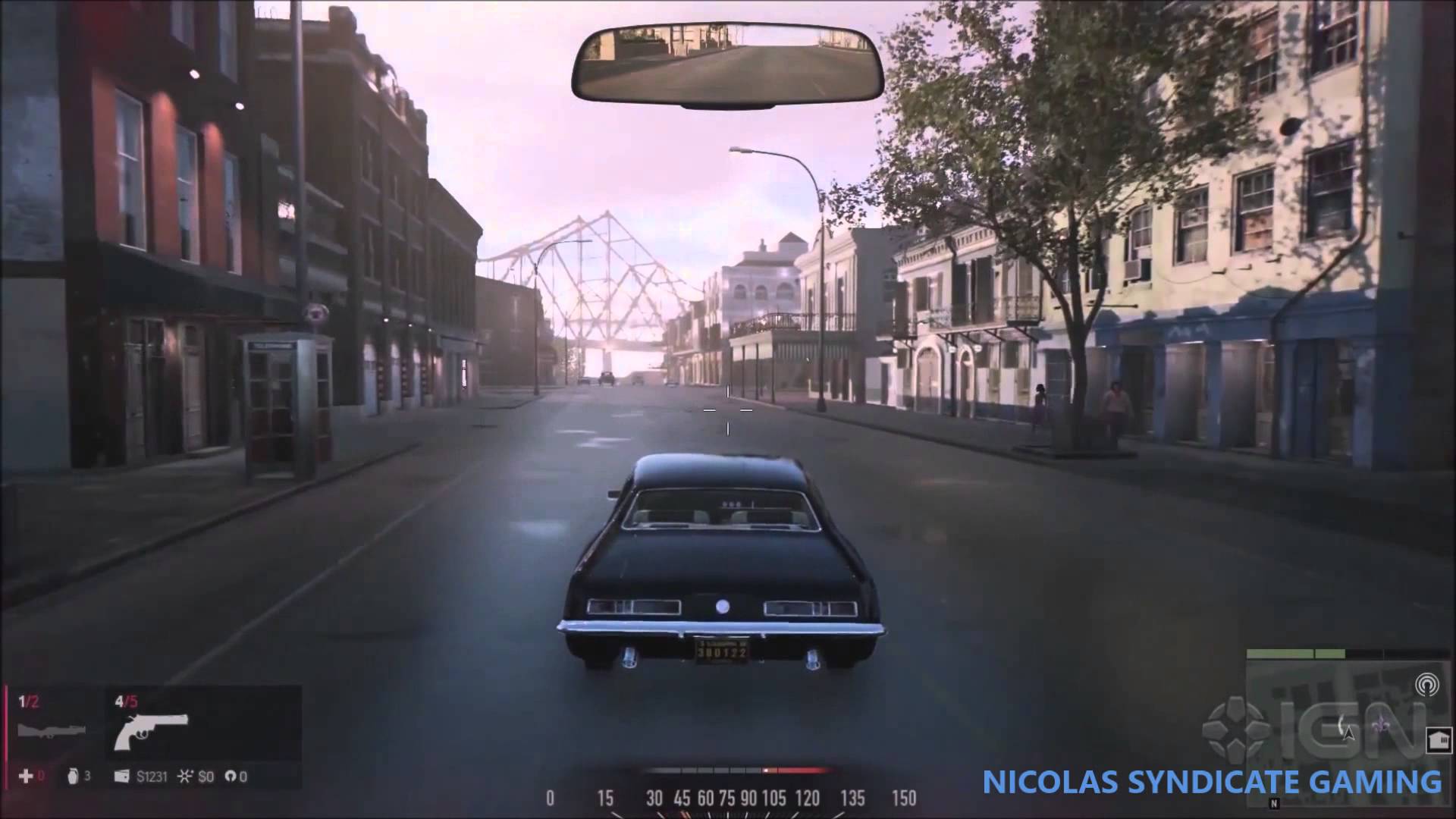Click the safehouse home icon on minimap
The width and height of the screenshot is (1456, 819).
pyautogui.click(x=1439, y=741)
